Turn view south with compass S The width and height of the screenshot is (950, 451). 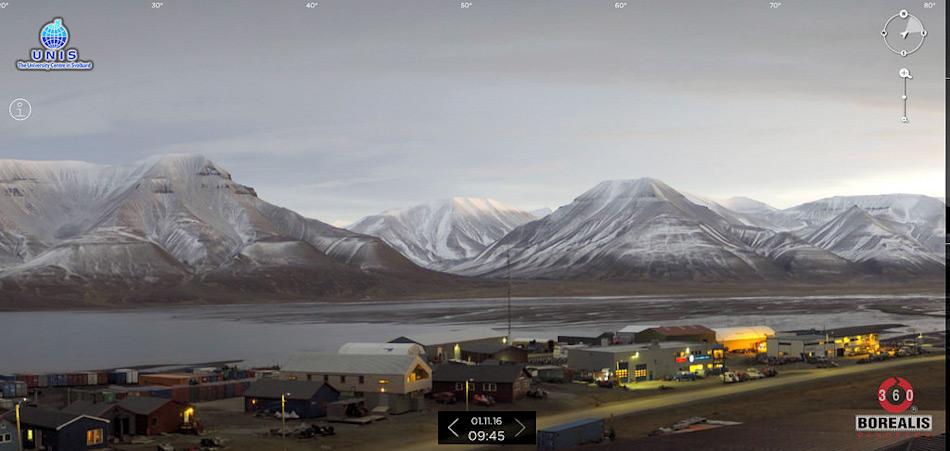pyautogui.click(x=904, y=53)
